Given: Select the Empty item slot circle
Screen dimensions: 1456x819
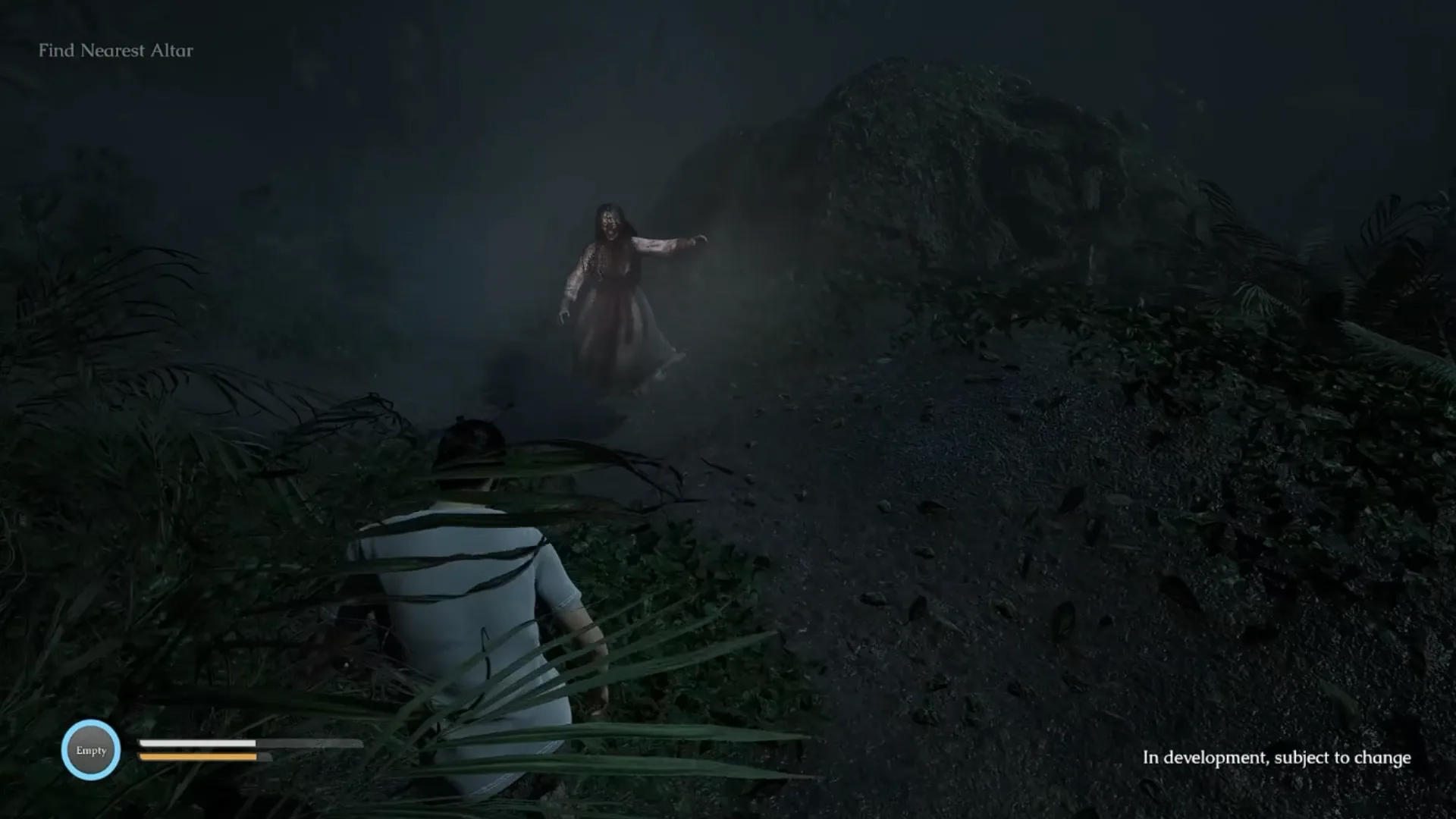Looking at the screenshot, I should point(91,750).
